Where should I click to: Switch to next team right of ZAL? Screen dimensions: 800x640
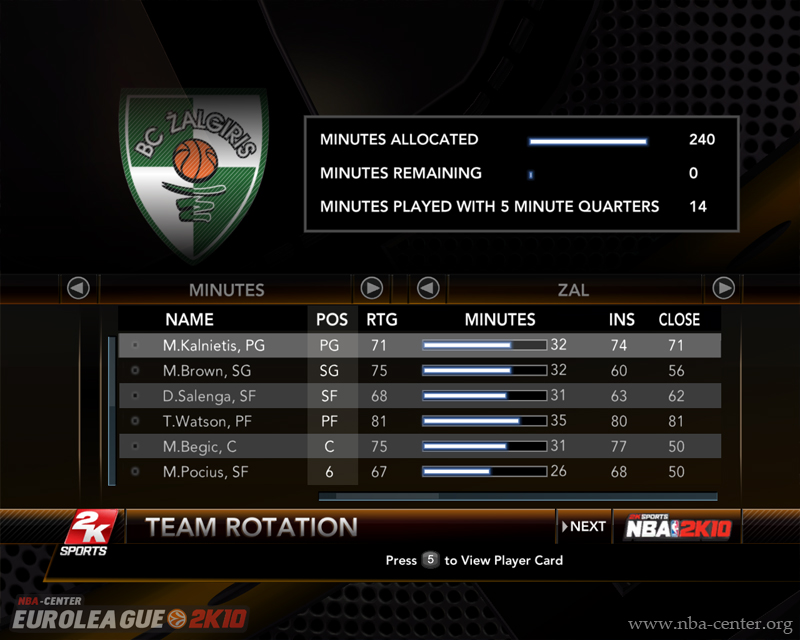(724, 289)
